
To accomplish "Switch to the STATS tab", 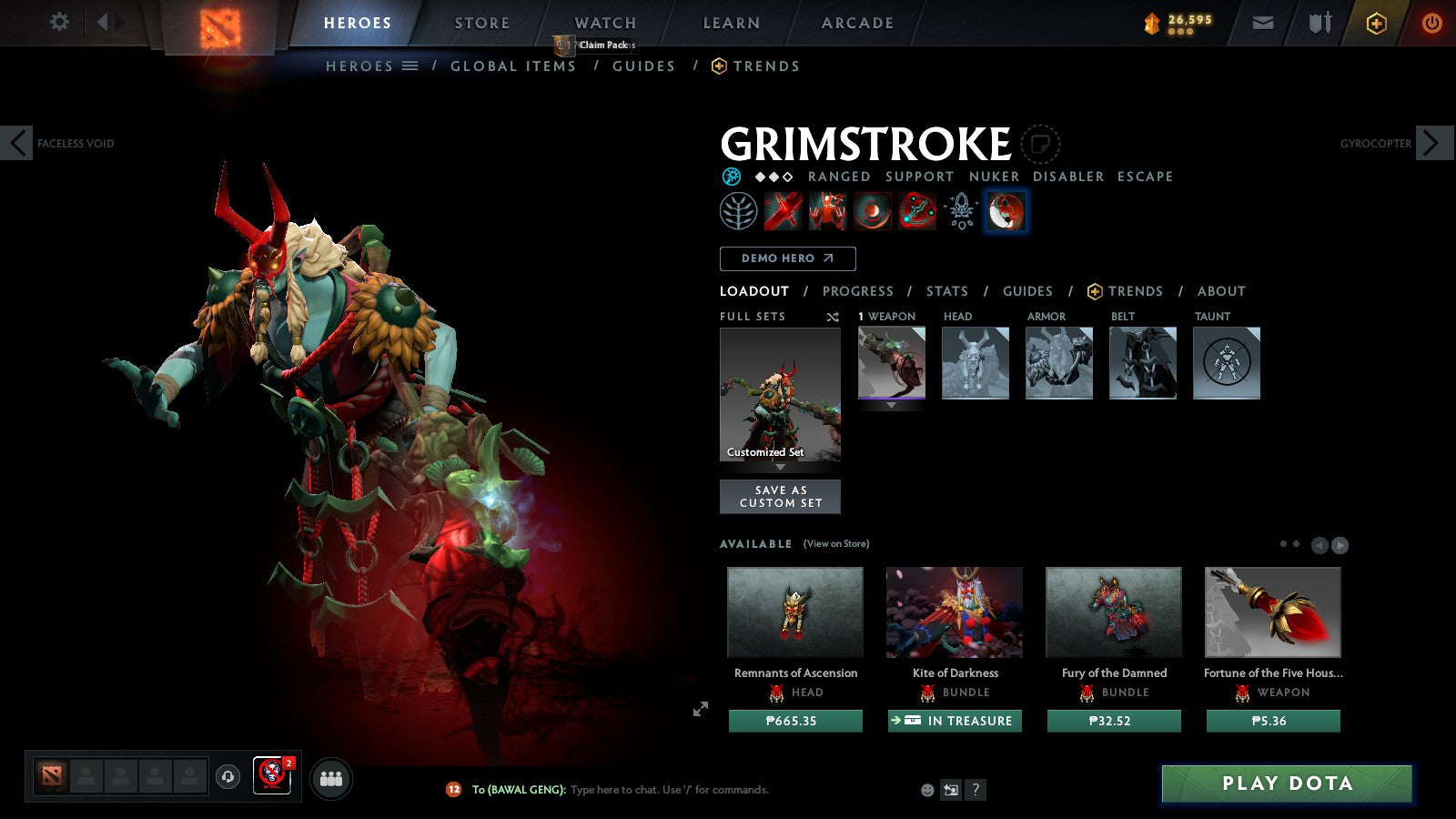I will point(946,291).
